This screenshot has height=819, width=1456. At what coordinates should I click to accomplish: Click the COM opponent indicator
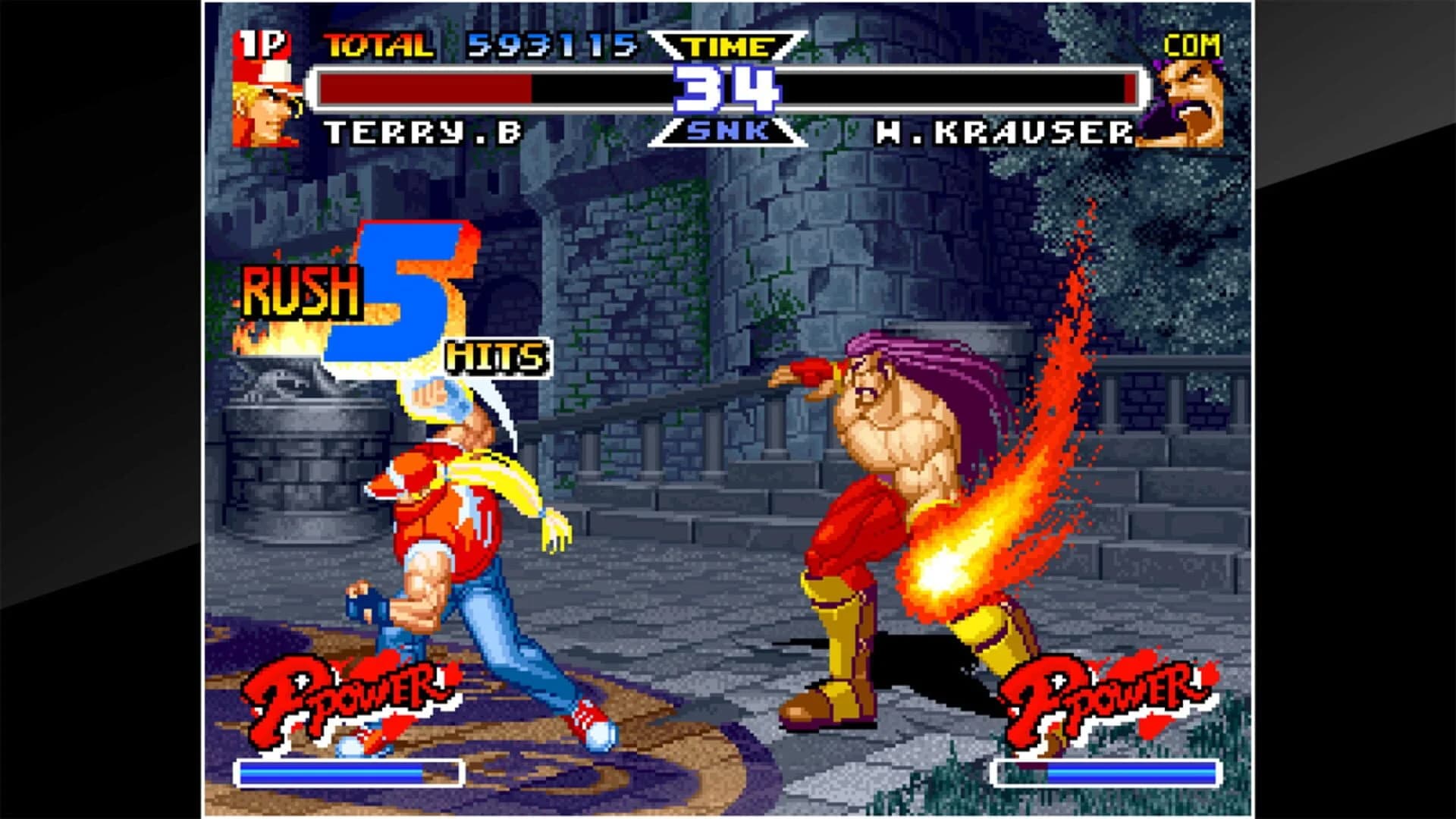[x=1194, y=45]
